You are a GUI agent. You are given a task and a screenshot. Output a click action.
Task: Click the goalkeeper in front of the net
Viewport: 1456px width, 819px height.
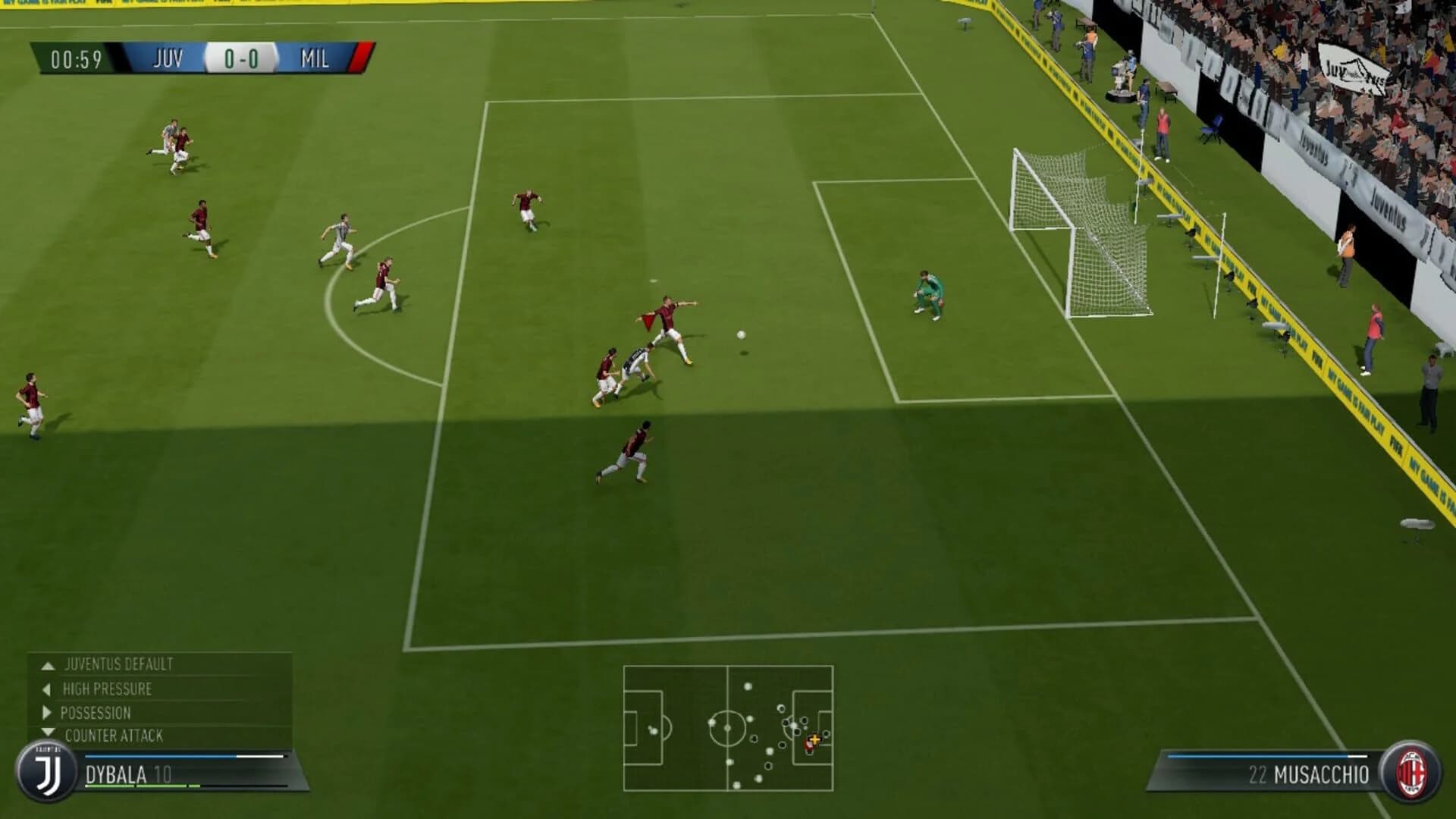pos(927,296)
